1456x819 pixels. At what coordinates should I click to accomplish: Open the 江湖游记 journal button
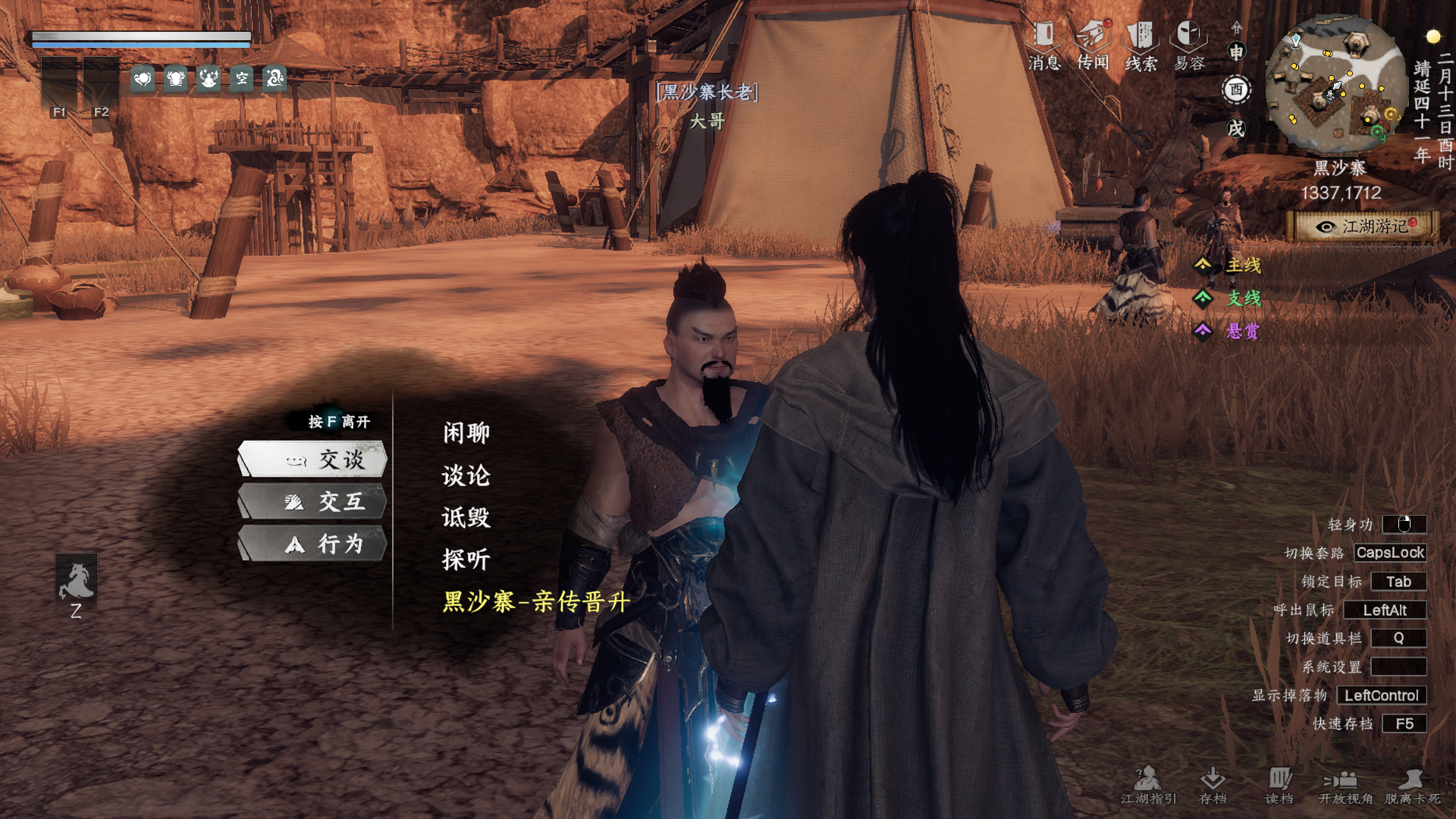(1364, 227)
